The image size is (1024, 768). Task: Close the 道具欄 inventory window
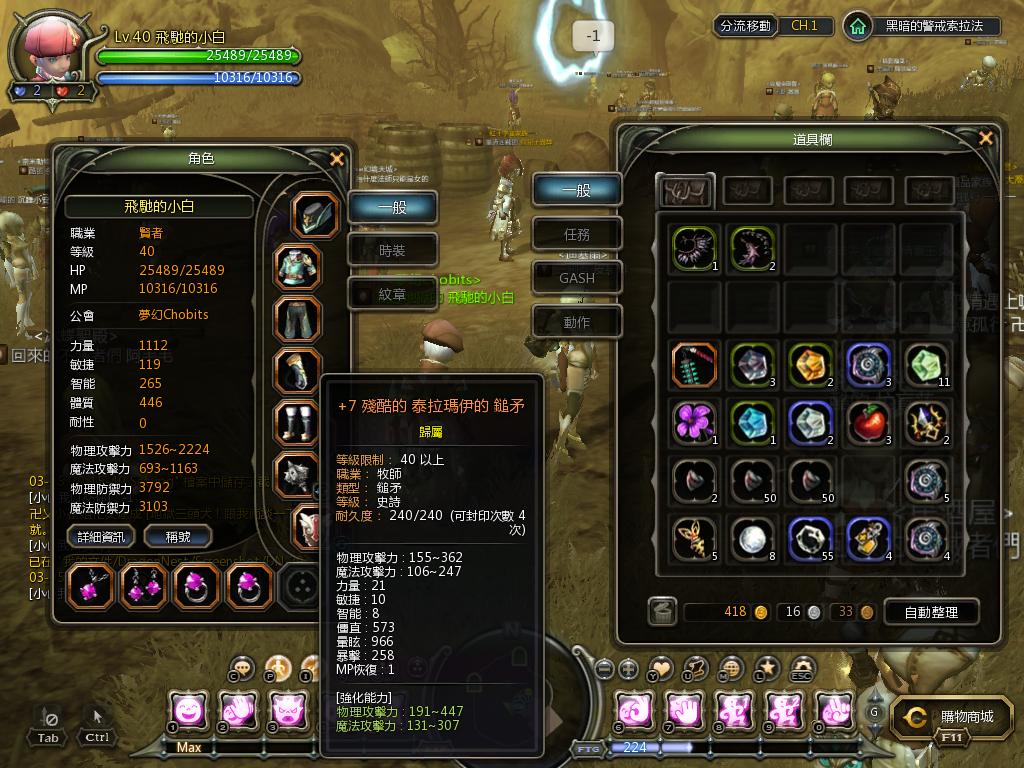pos(986,139)
